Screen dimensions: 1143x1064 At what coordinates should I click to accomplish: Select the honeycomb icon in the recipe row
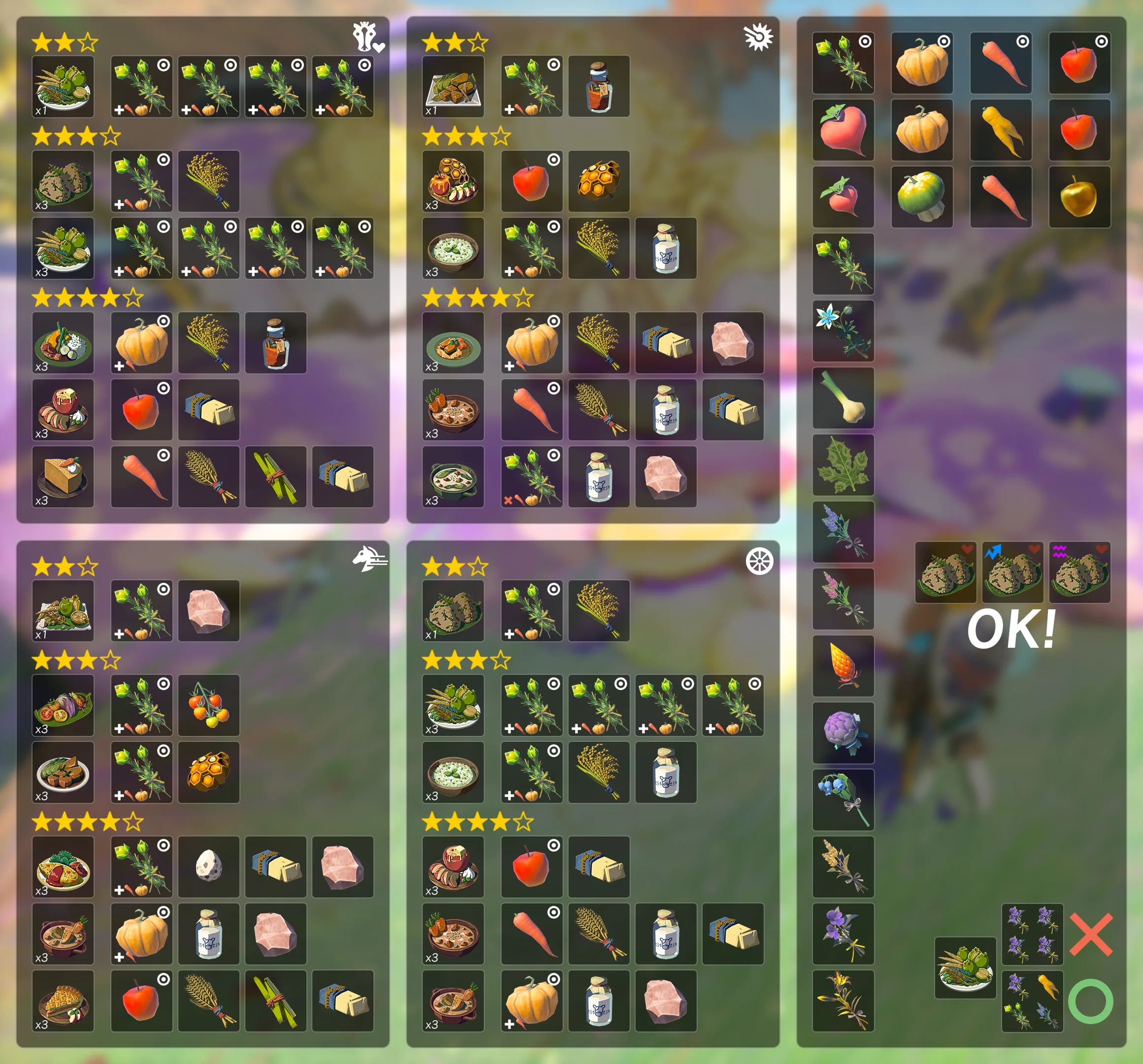click(x=598, y=181)
